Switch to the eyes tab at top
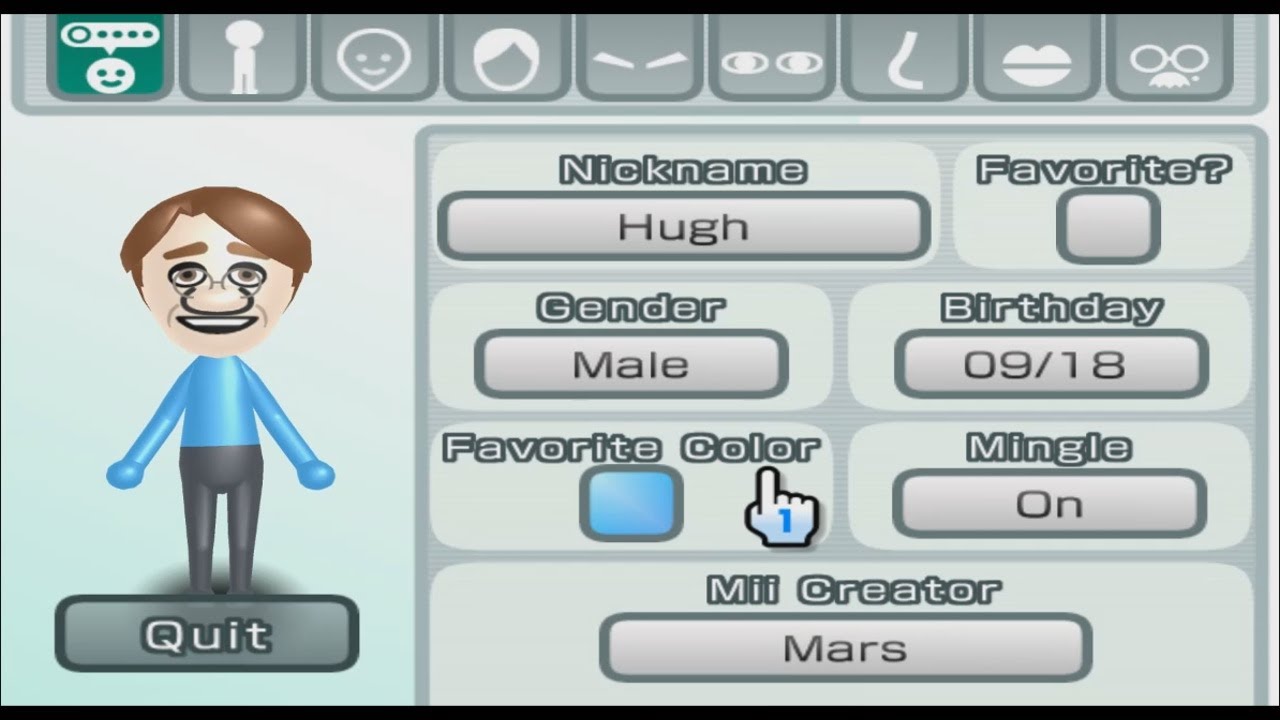Screen dimensions: 1280x720 click(771, 55)
